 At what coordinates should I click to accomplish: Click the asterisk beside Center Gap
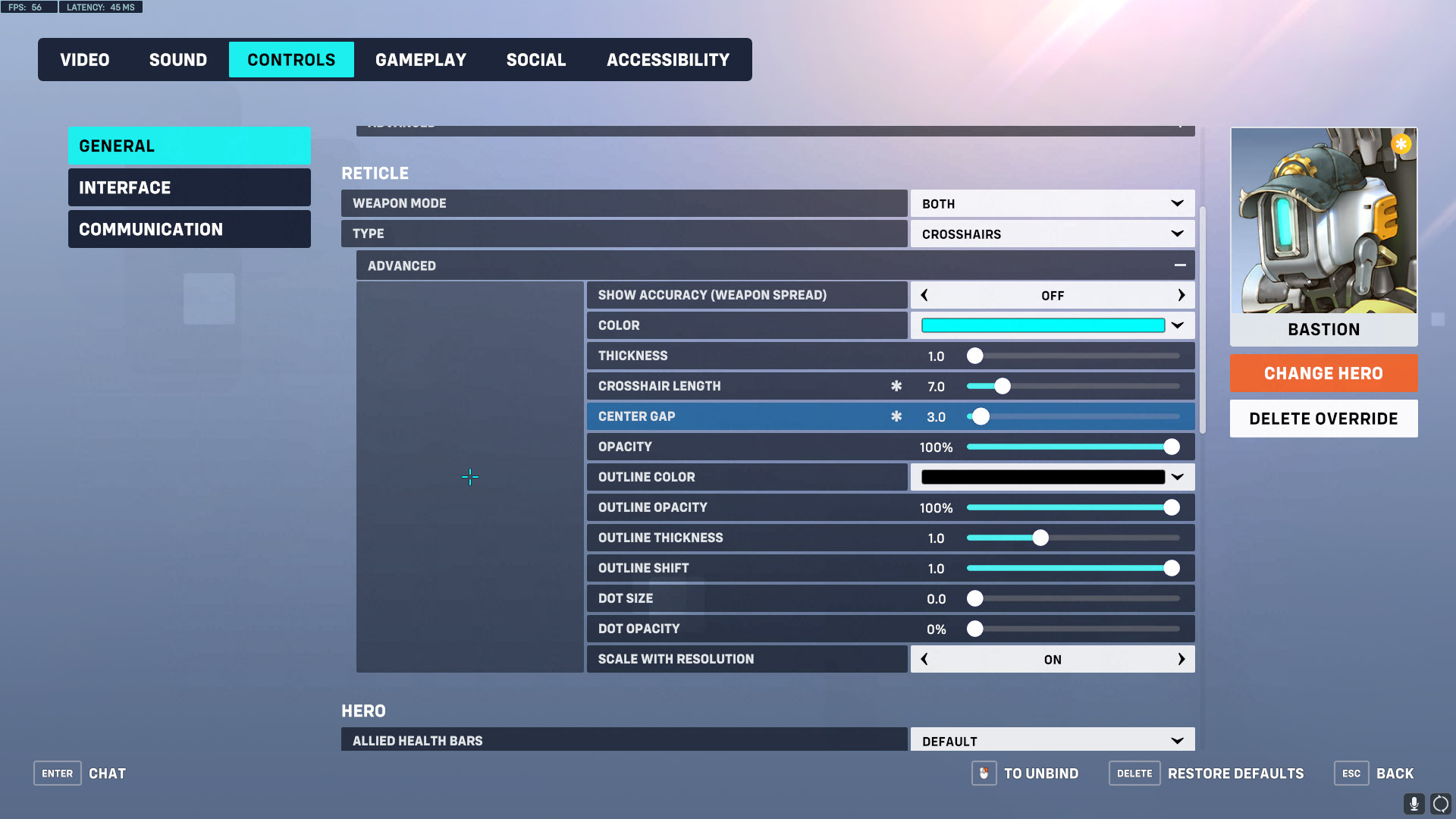tap(897, 416)
